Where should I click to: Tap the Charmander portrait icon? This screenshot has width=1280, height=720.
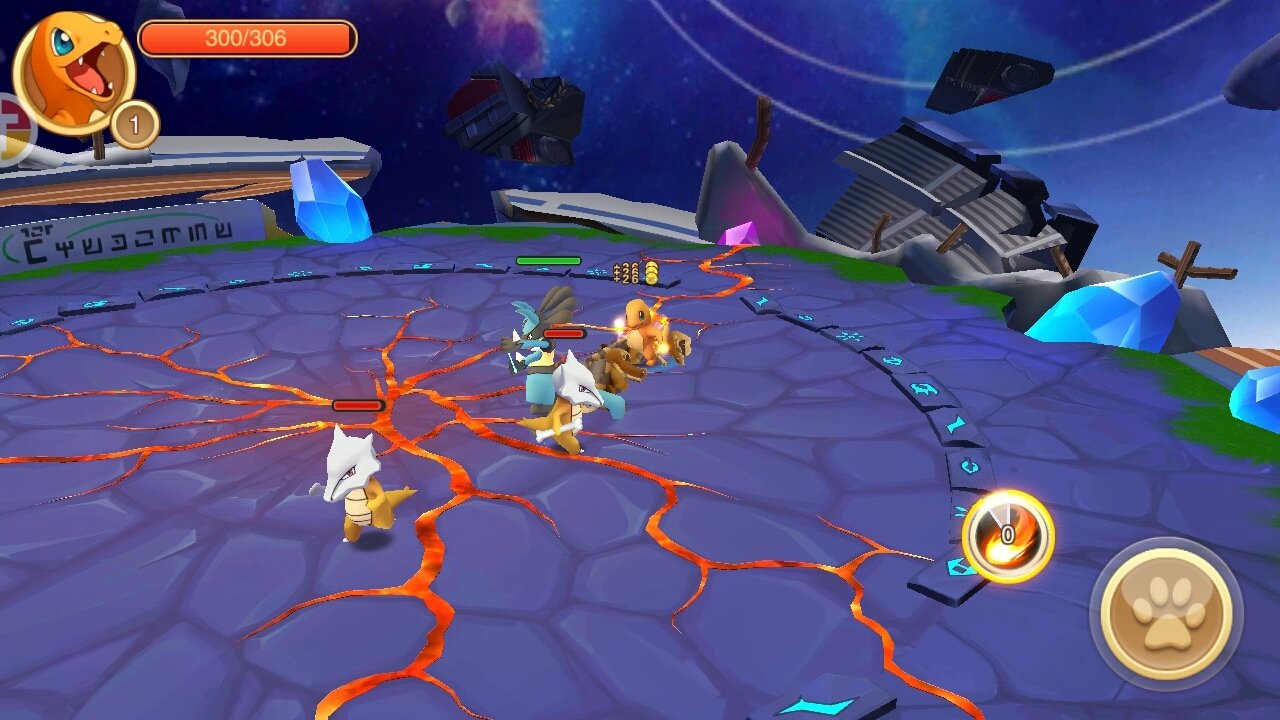(x=73, y=72)
